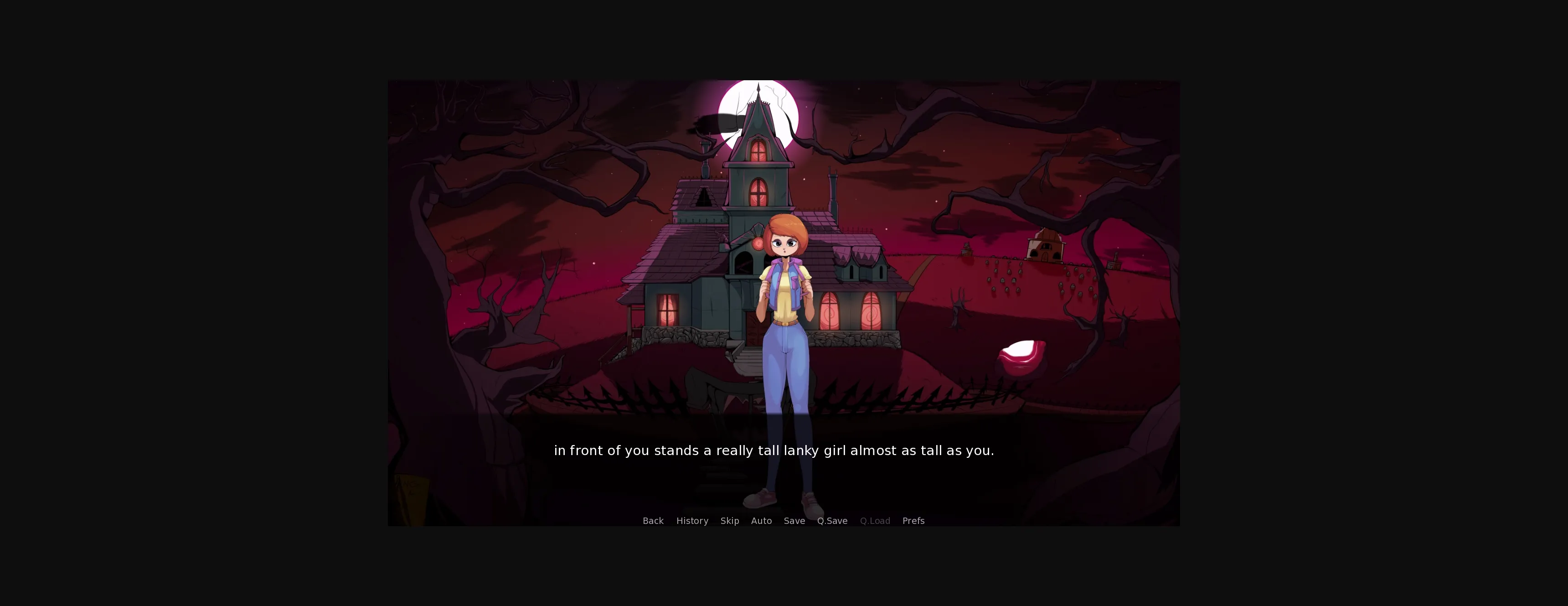Open the Prefs settings screen
This screenshot has width=1568, height=606.
coord(913,521)
